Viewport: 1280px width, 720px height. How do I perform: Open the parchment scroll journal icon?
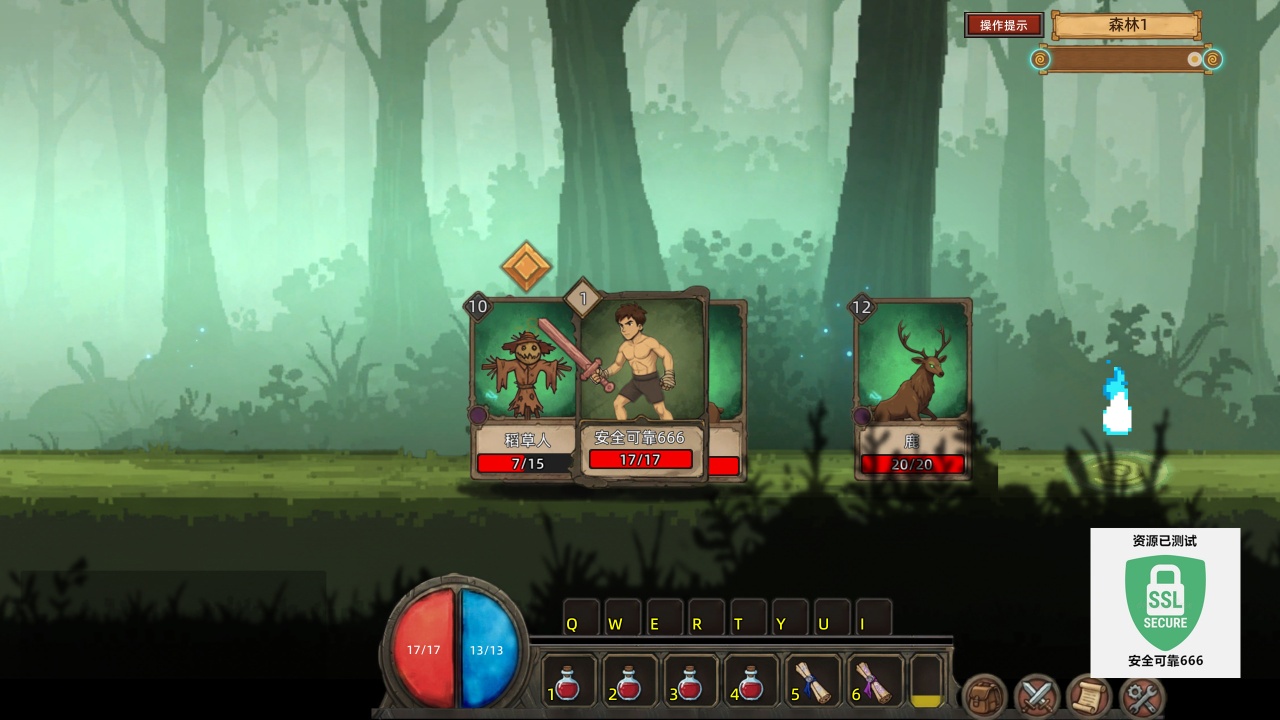(1089, 696)
